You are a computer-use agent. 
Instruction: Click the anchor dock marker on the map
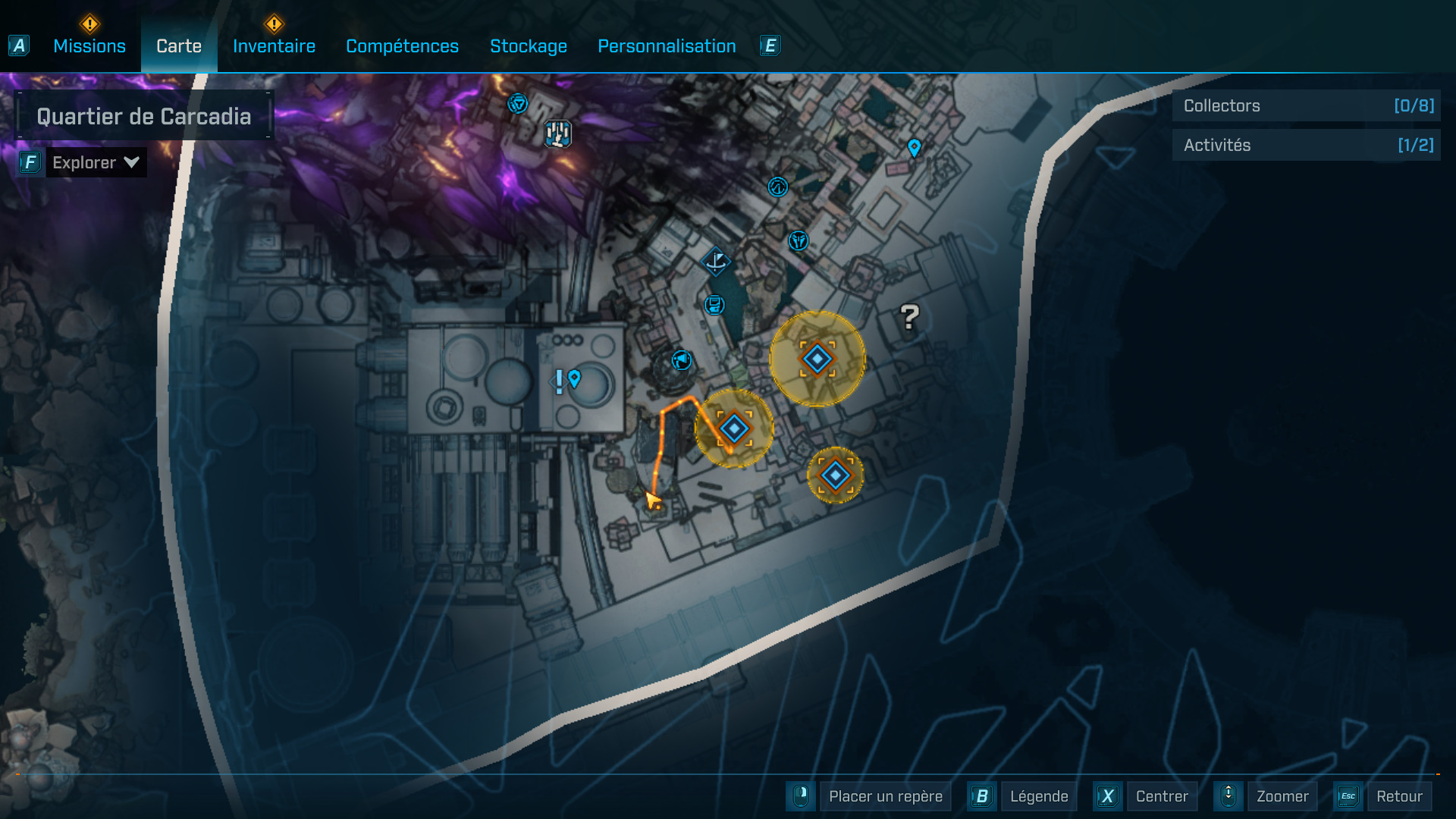pyautogui.click(x=716, y=262)
